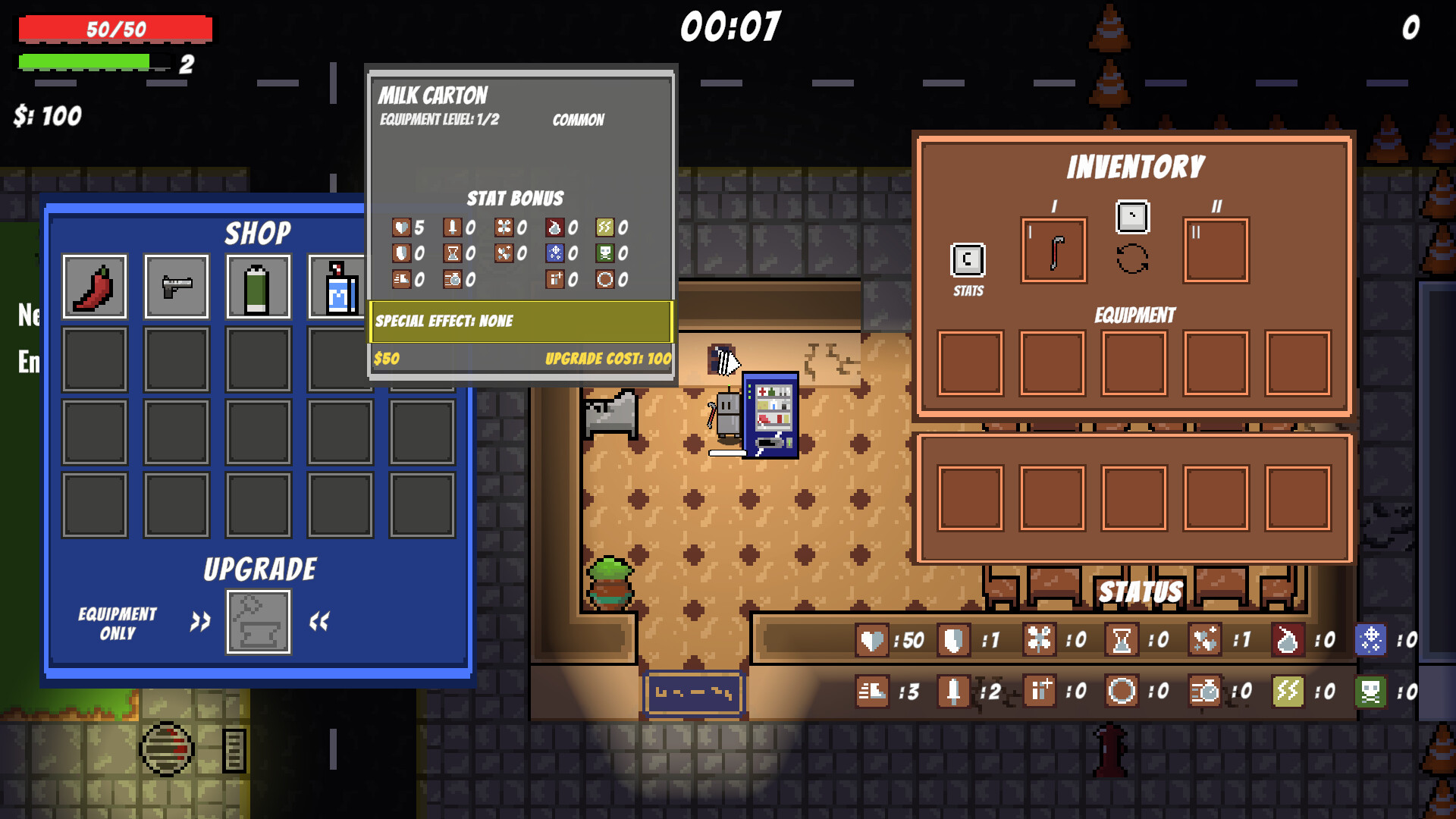1456x819 pixels.
Task: Select the empty weapon slot II
Action: [1216, 252]
